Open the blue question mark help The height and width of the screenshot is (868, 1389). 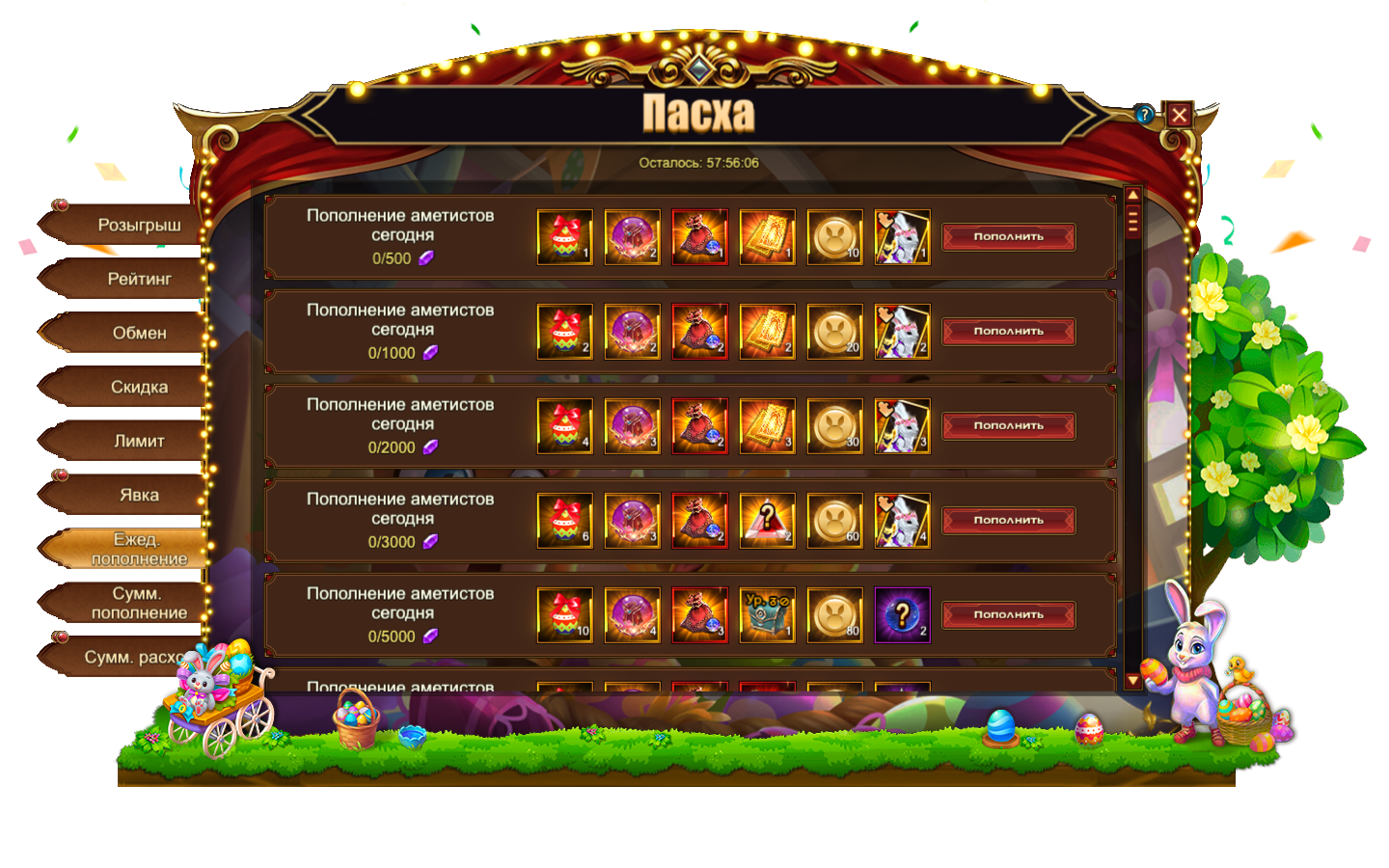pos(1144,115)
